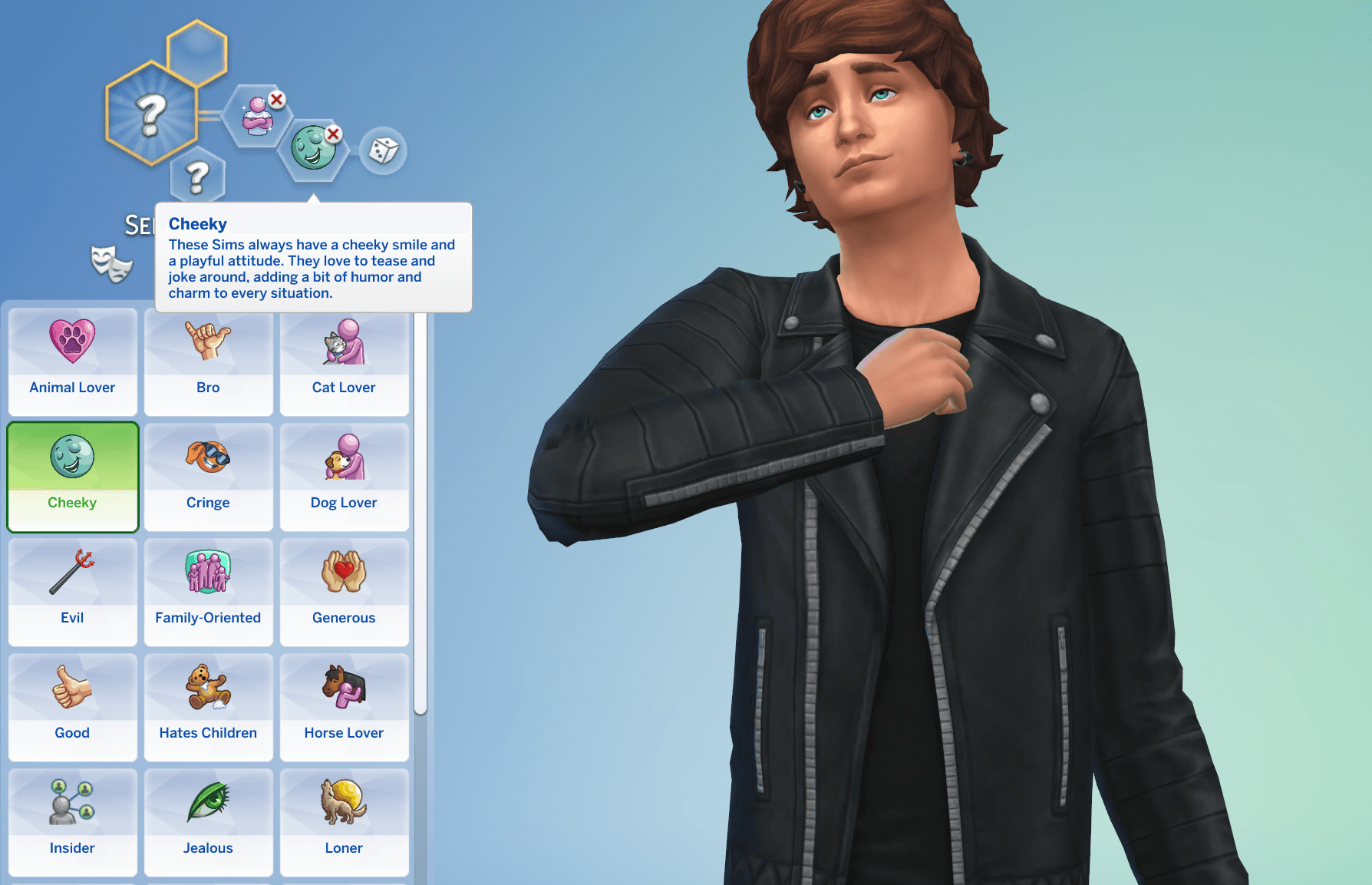Select the Evil trait
1372x885 pixels.
coord(72,591)
